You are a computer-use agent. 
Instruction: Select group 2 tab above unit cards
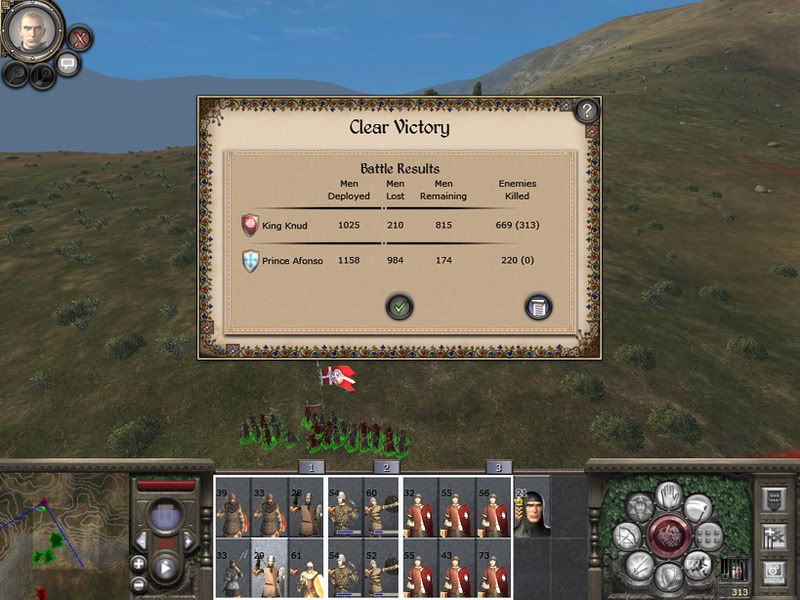[386, 467]
